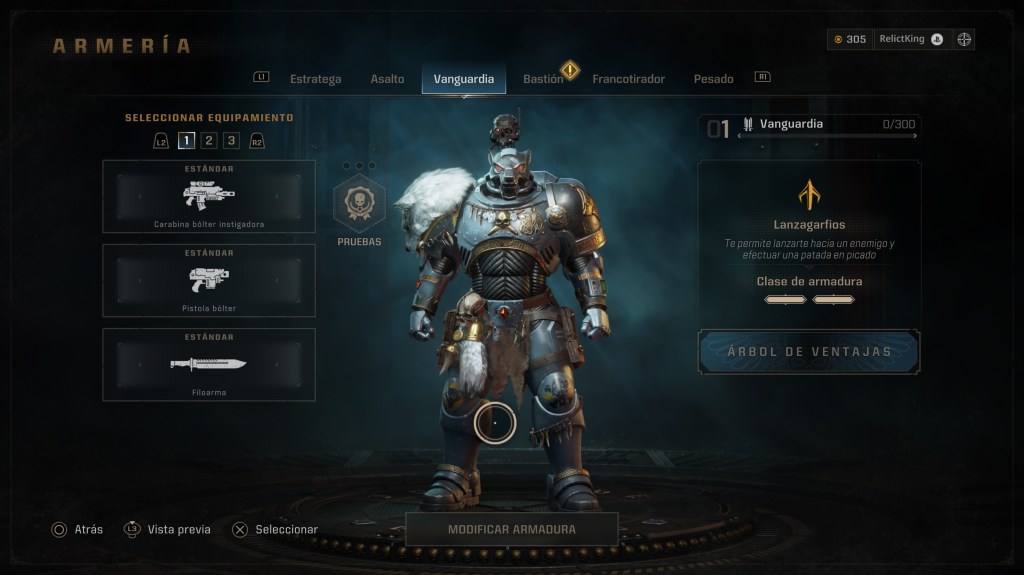This screenshot has height=575, width=1024.
Task: Open the RelictKing player profile
Action: pyautogui.click(x=910, y=39)
